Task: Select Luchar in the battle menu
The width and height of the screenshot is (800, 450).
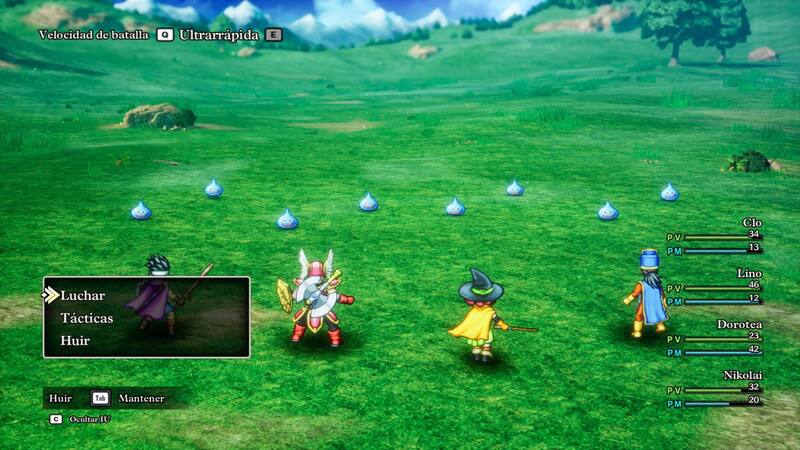Action: coord(83,296)
